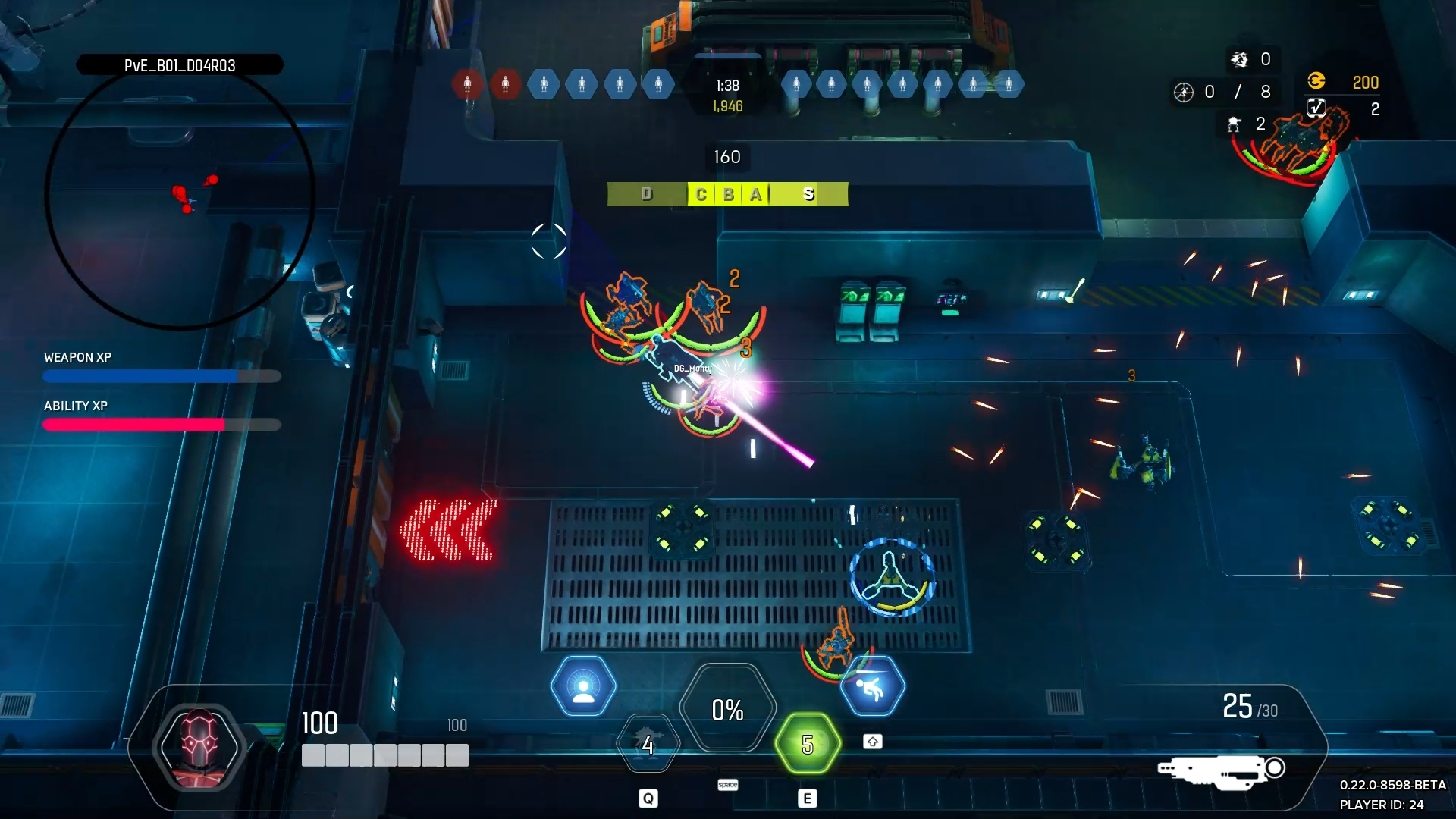Viewport: 1456px width, 819px height.
Task: Click the dodge-roll ability hexagon
Action: (874, 685)
